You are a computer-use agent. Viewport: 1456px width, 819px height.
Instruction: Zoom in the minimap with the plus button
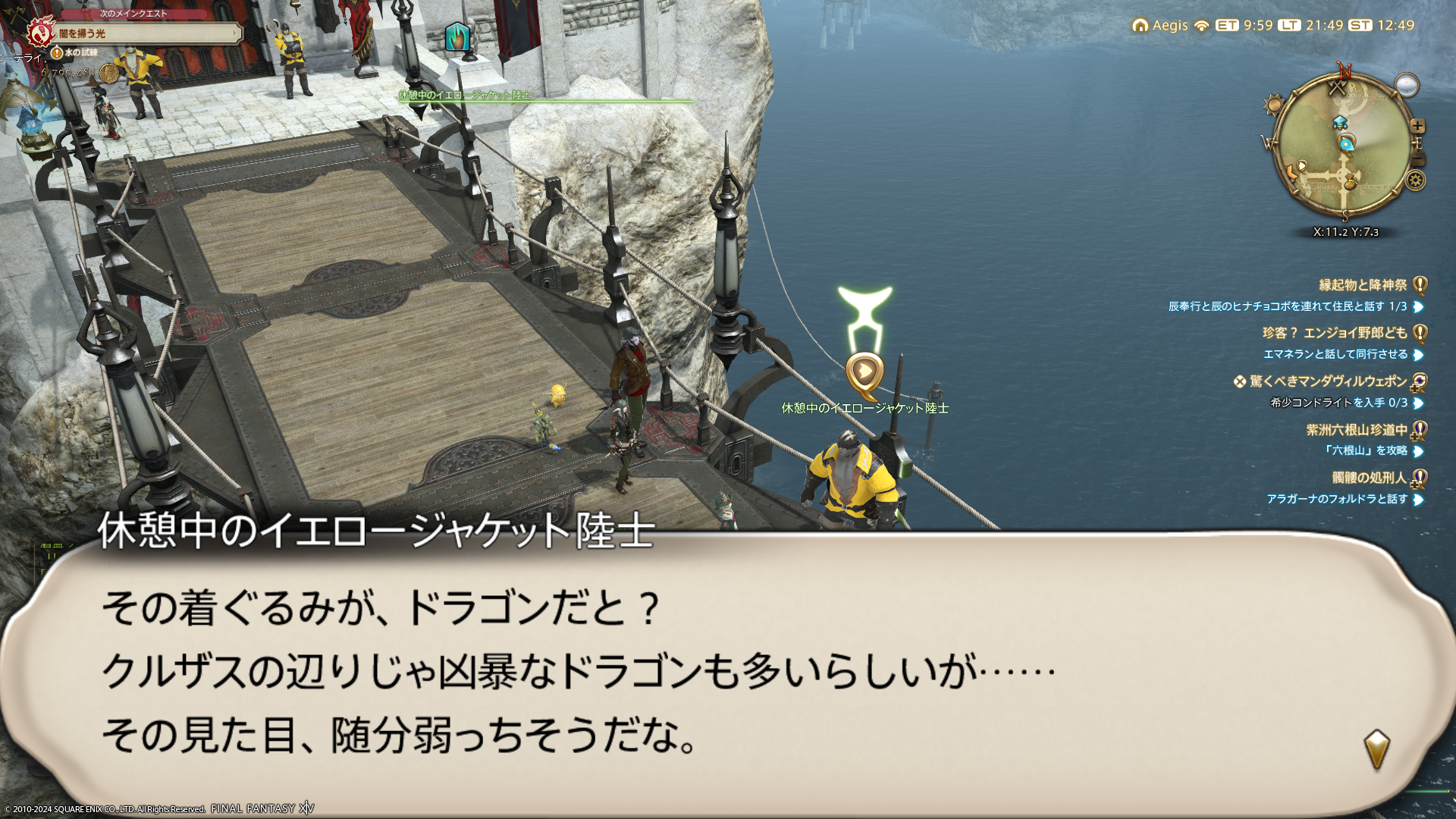[1417, 126]
